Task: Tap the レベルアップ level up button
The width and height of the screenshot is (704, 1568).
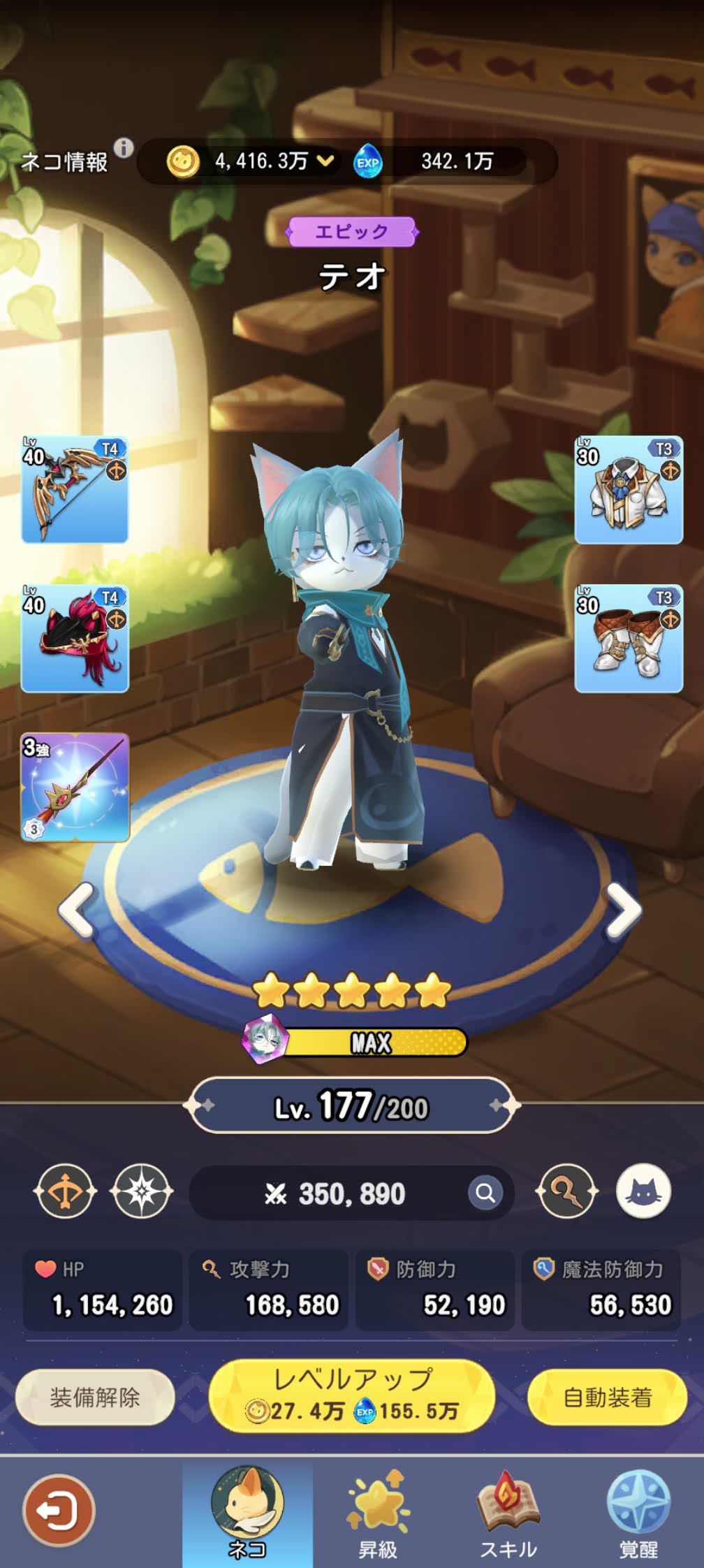Action: click(x=352, y=1395)
